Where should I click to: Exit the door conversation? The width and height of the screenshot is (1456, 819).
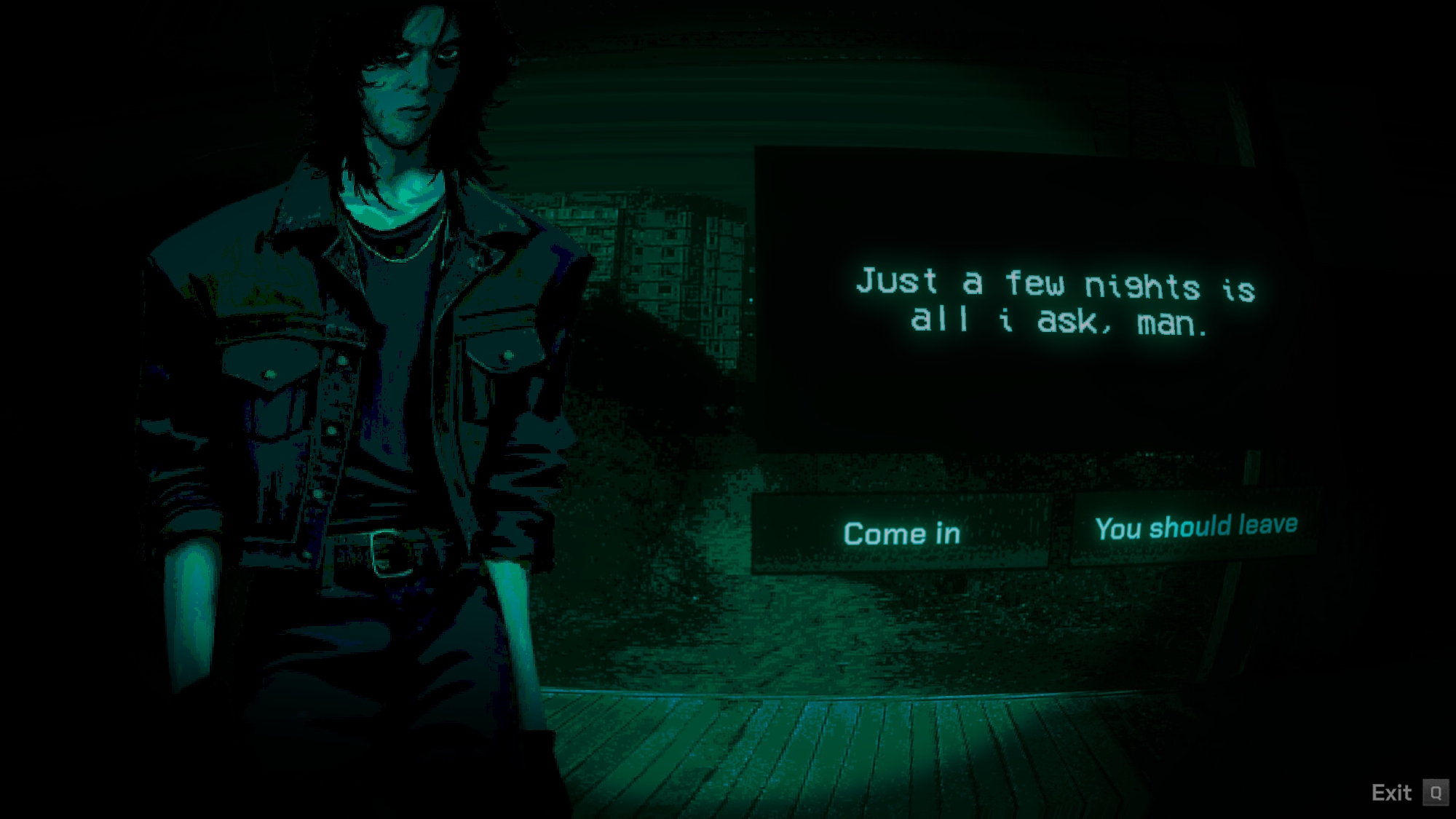point(1406,792)
